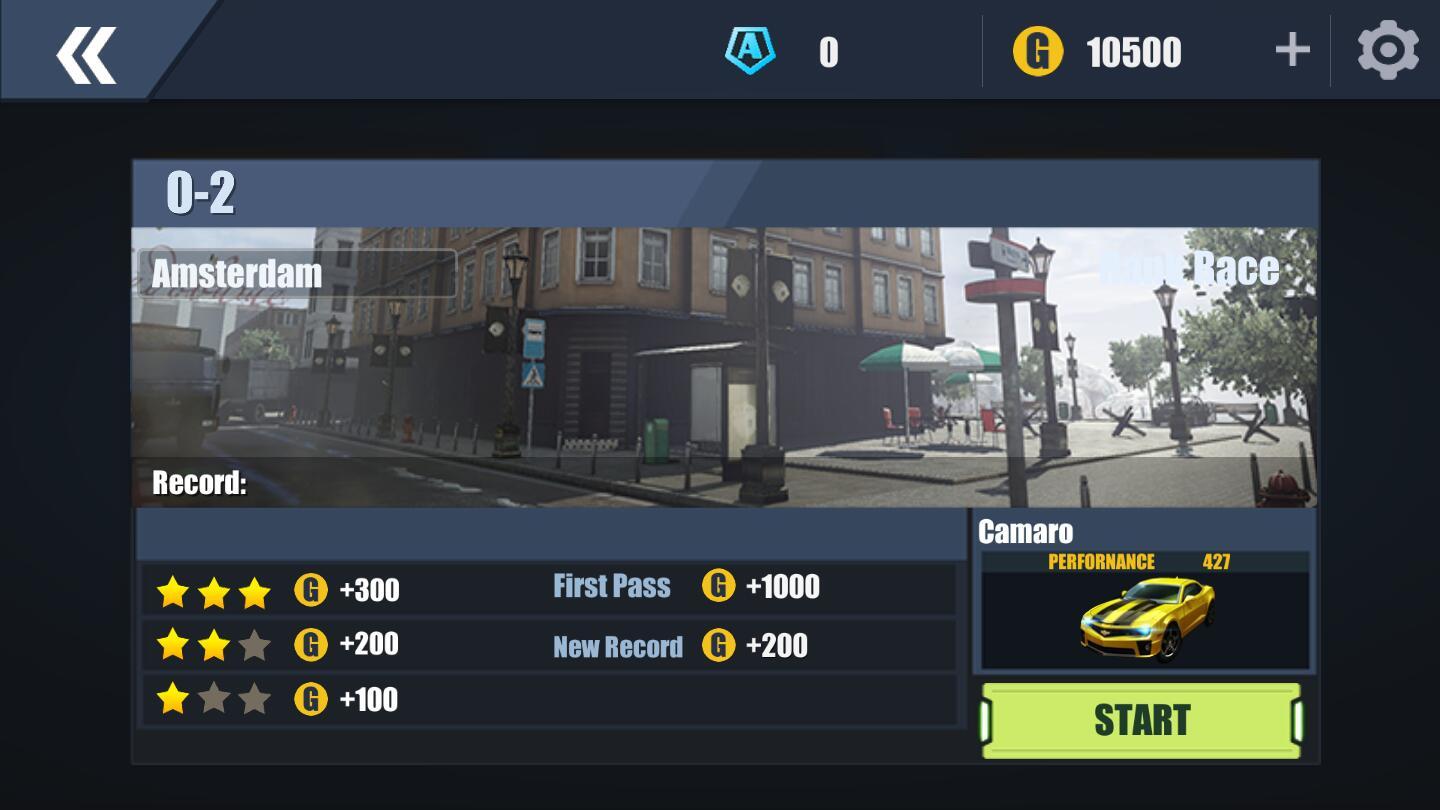Select the yellow Camaro car thumbnail
The height and width of the screenshot is (810, 1440).
point(1146,618)
